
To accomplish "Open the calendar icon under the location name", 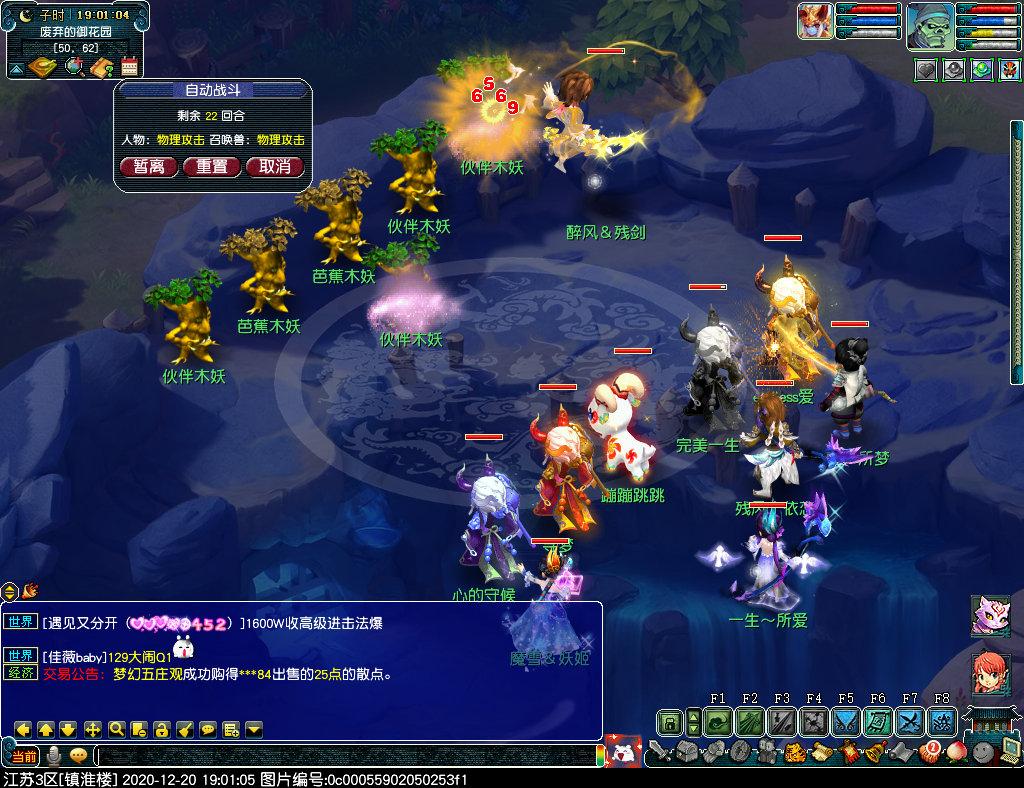I will pyautogui.click(x=129, y=67).
